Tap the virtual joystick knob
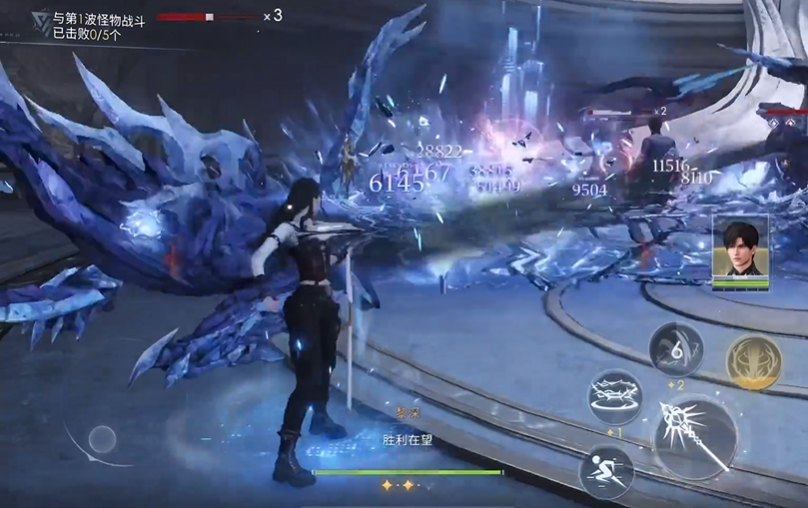Image resolution: width=808 pixels, height=508 pixels. [102, 438]
